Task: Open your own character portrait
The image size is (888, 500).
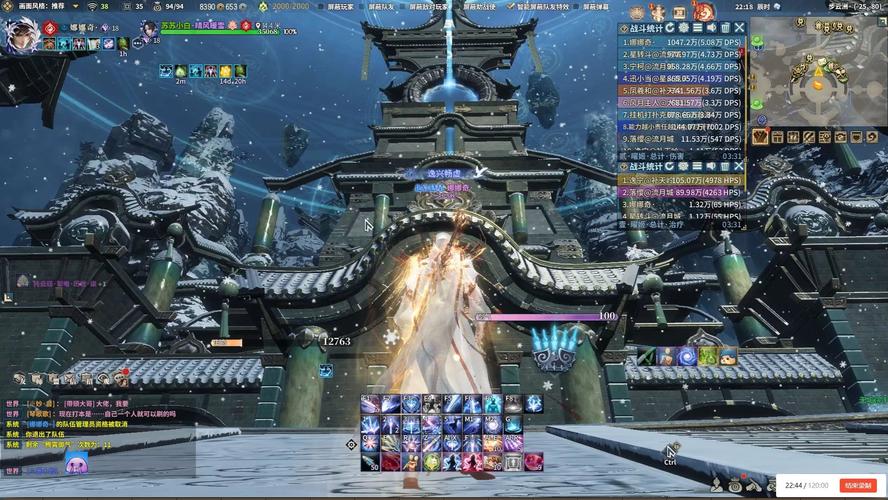Action: 20,35
